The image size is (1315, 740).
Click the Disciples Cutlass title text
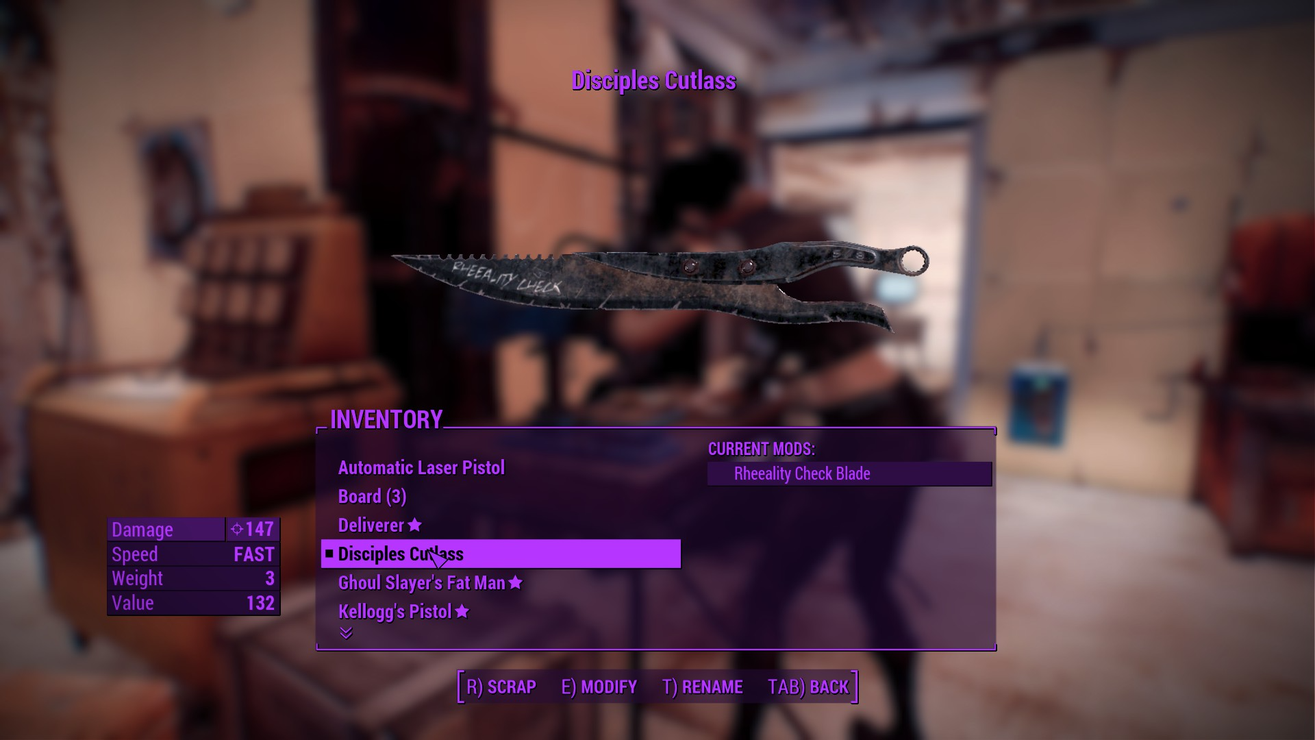pos(655,80)
